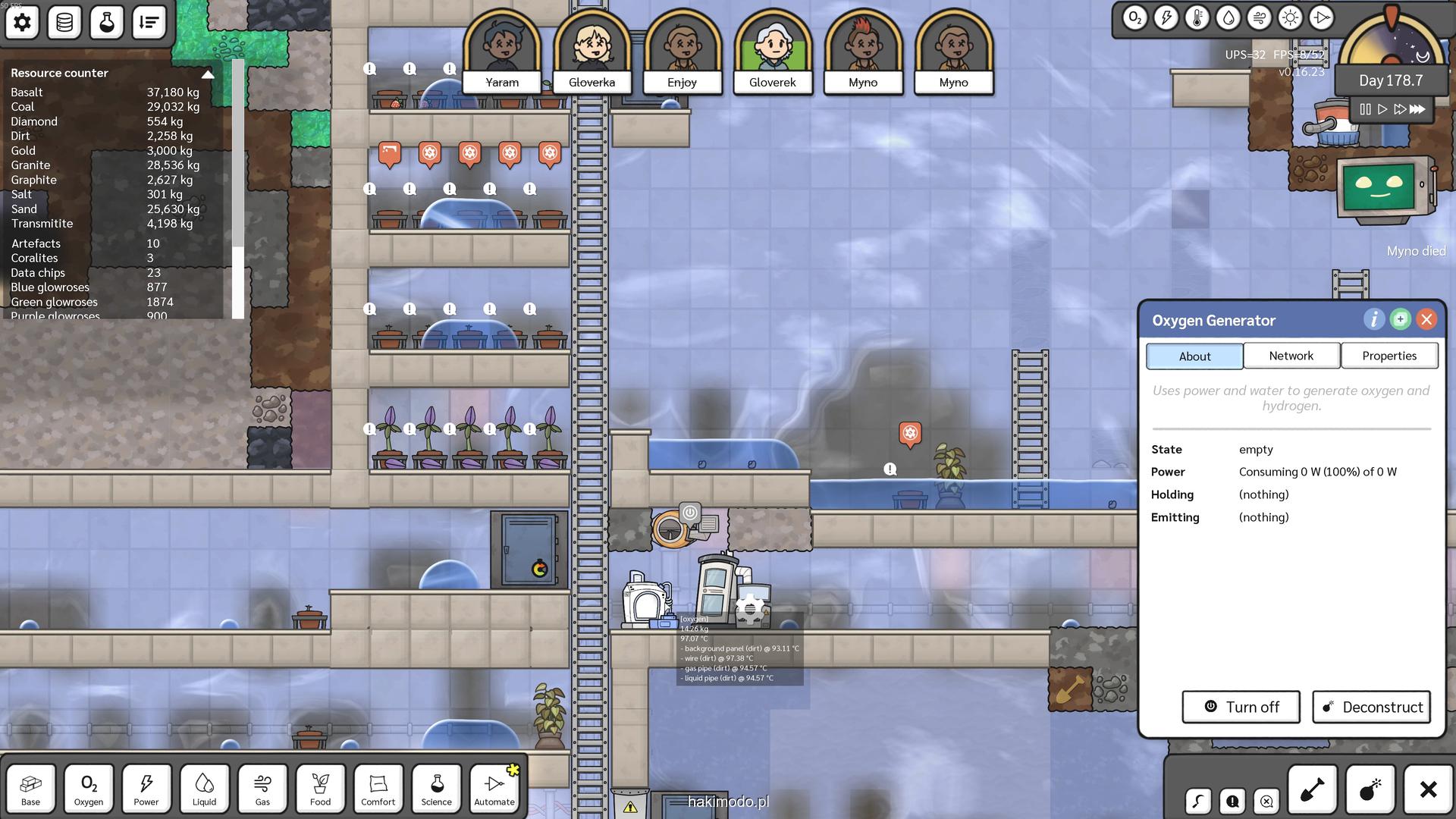Close the Oxygen Generator panel
The image size is (1456, 819).
click(1426, 319)
